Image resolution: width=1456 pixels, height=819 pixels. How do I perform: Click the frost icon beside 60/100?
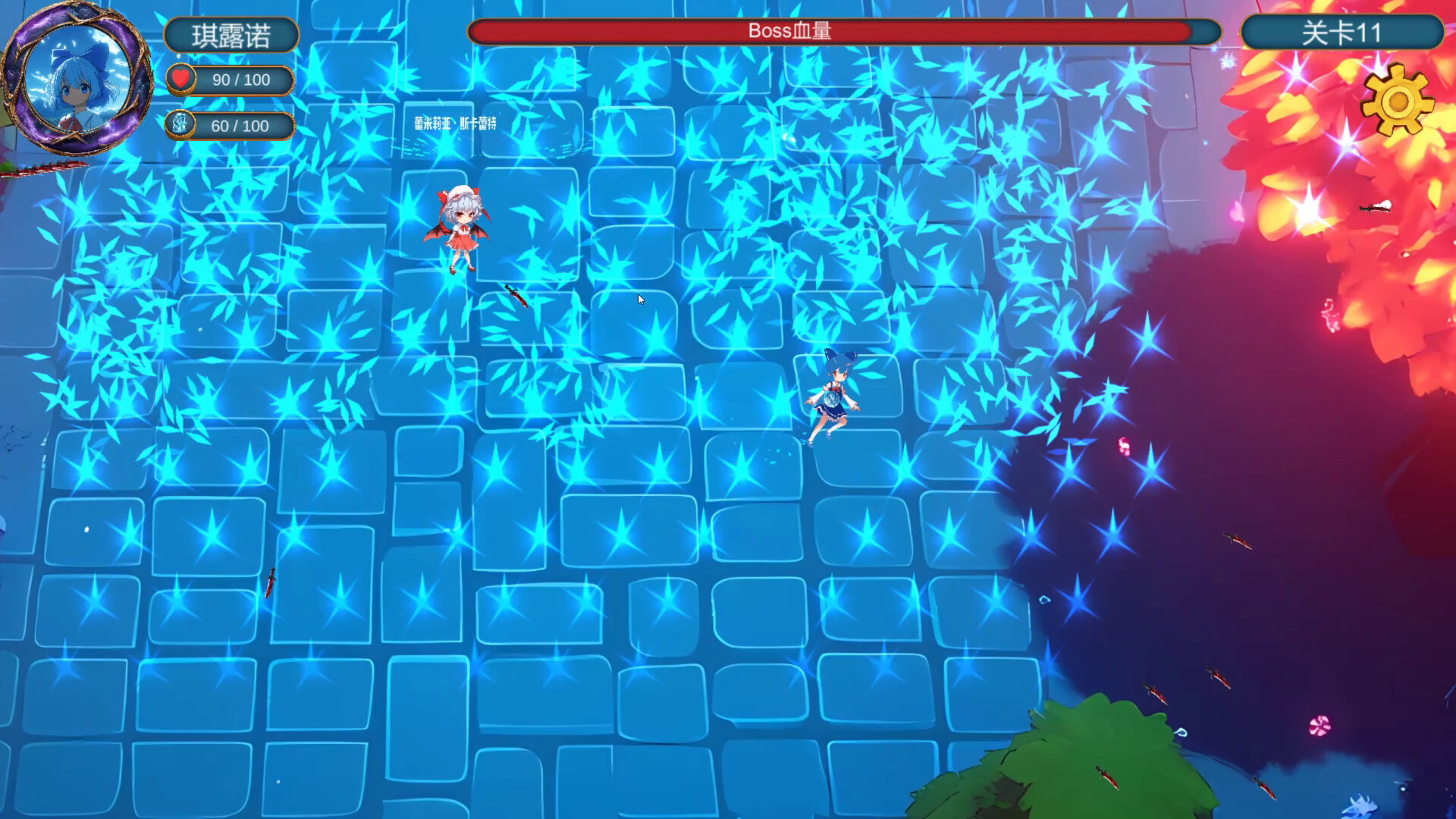(182, 124)
